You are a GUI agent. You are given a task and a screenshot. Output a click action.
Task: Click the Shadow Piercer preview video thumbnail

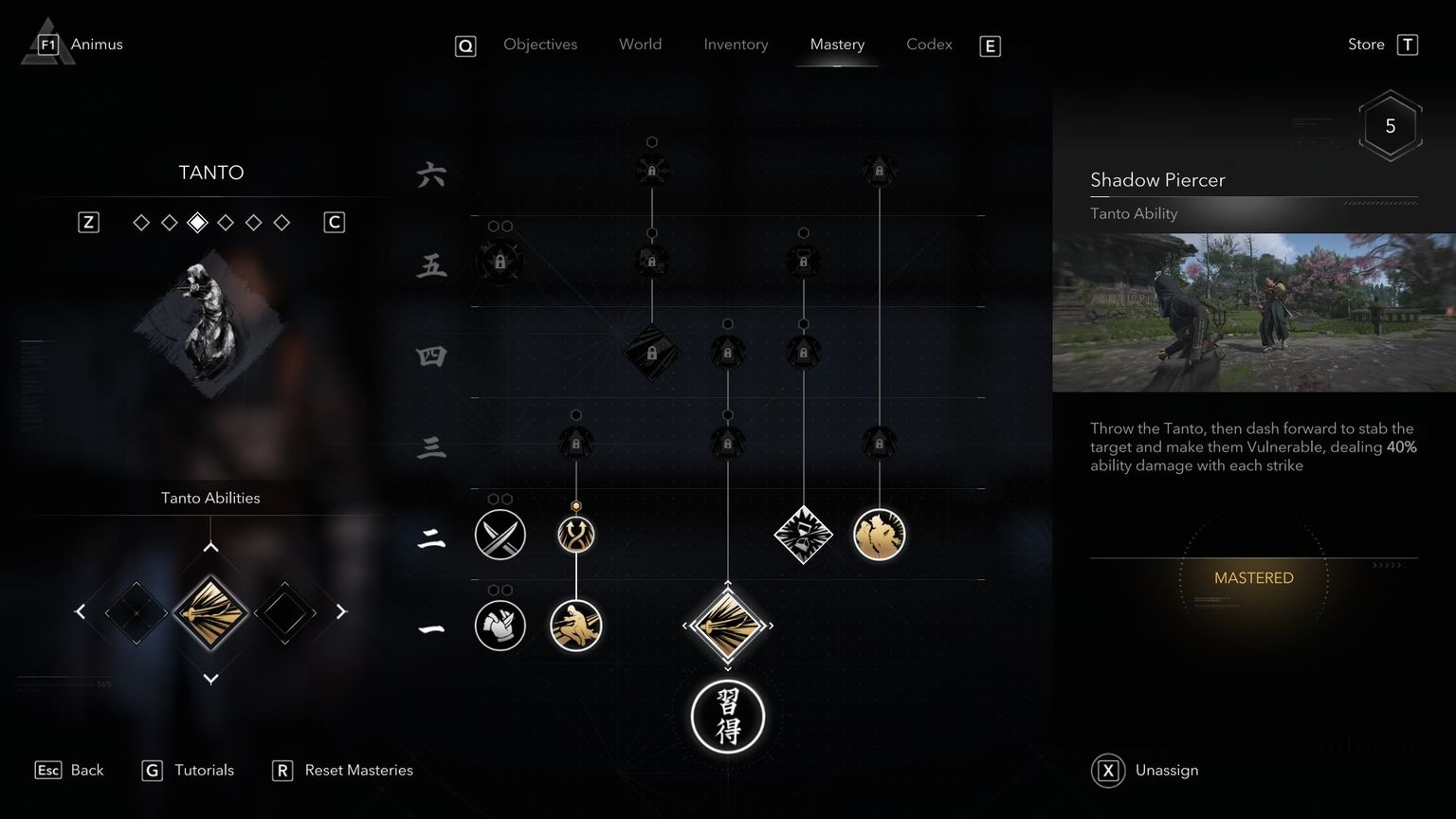tap(1253, 313)
